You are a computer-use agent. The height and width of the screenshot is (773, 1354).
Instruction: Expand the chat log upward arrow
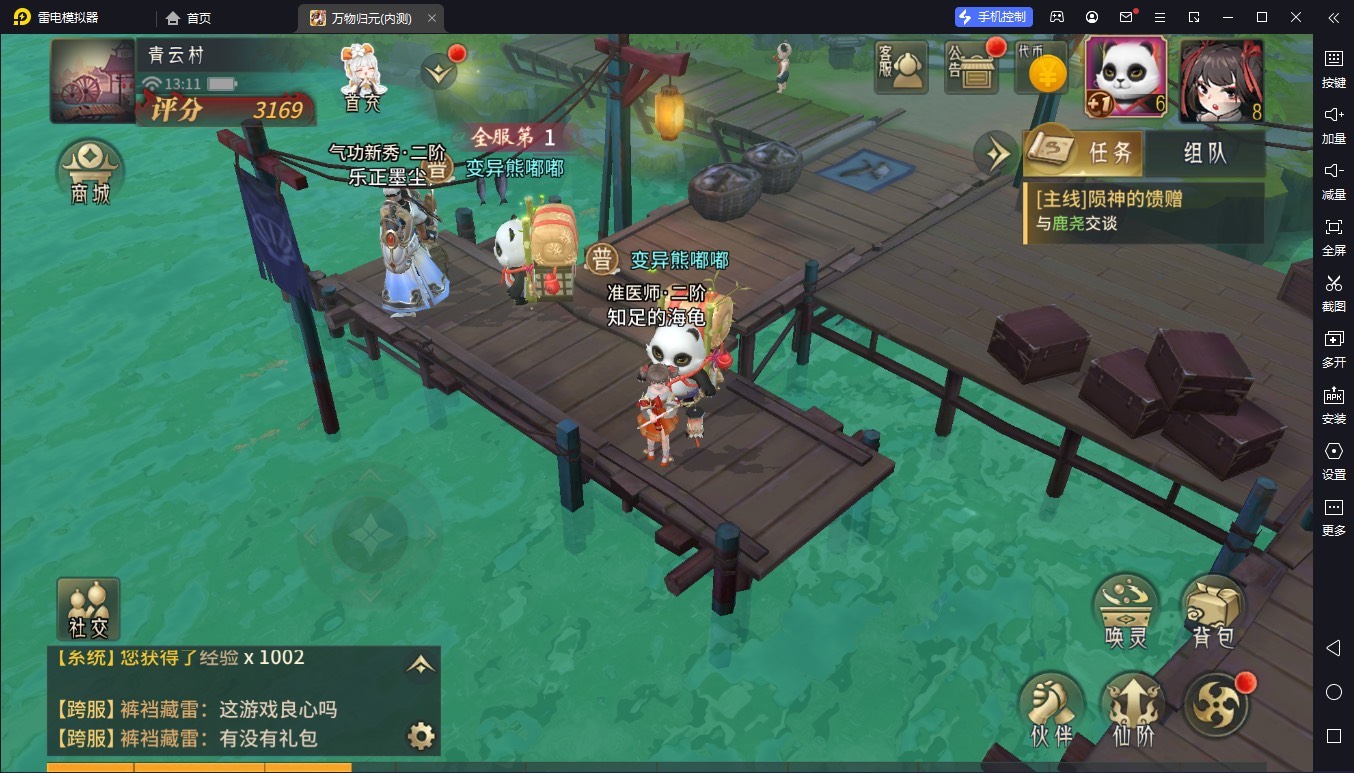[421, 664]
